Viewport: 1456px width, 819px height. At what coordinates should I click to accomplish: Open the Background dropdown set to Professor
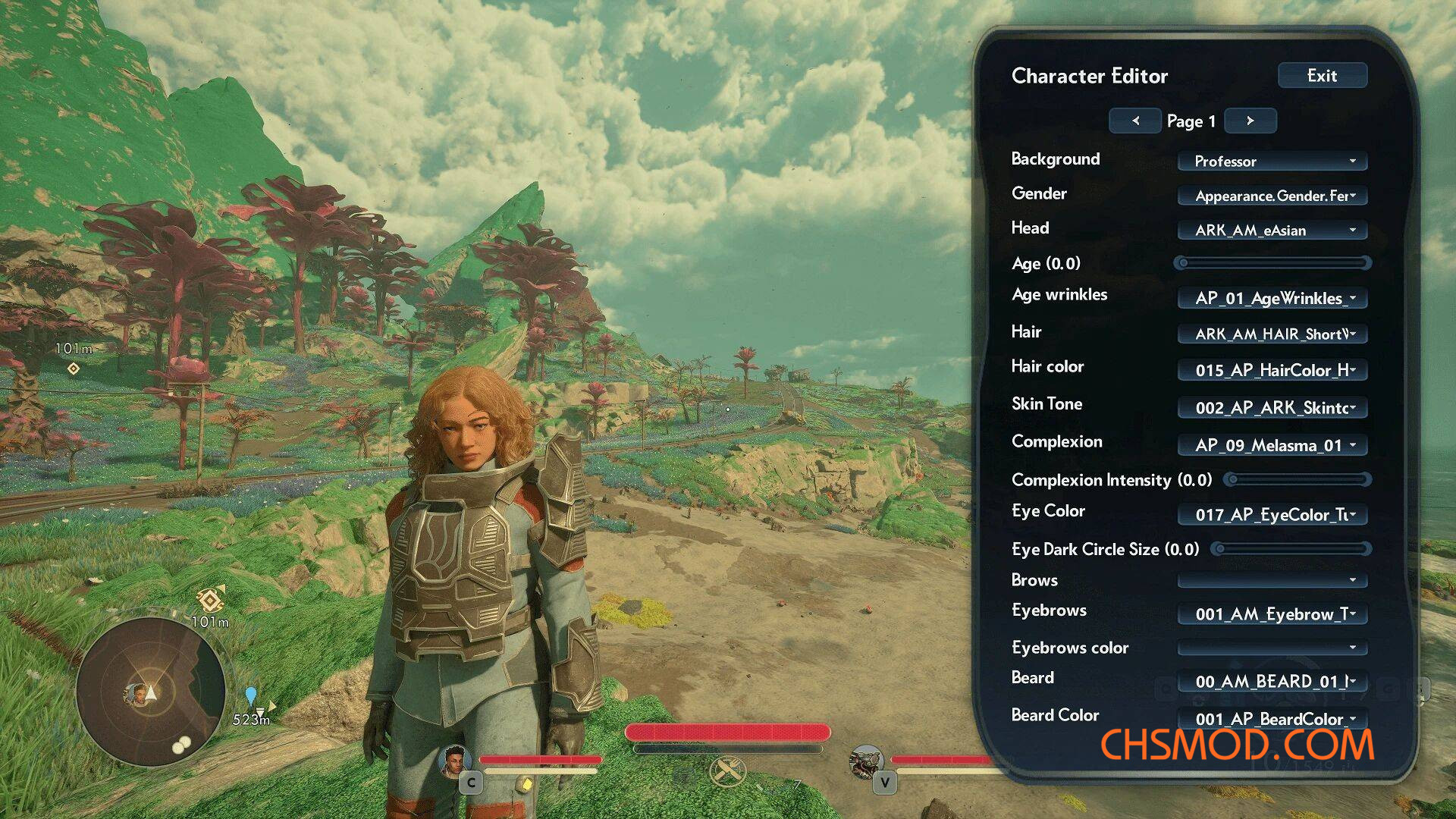(x=1272, y=161)
